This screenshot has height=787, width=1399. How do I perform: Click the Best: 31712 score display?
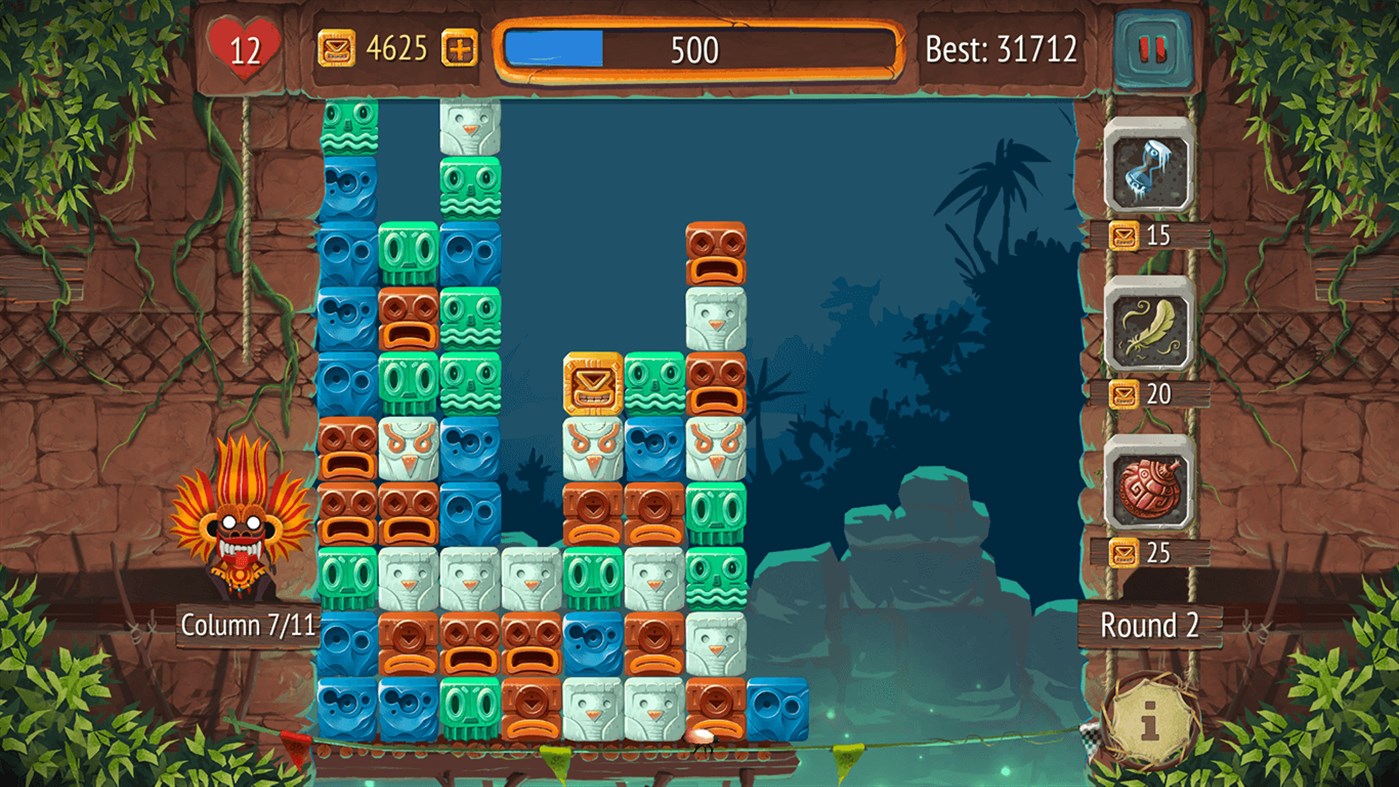pyautogui.click(x=1000, y=45)
